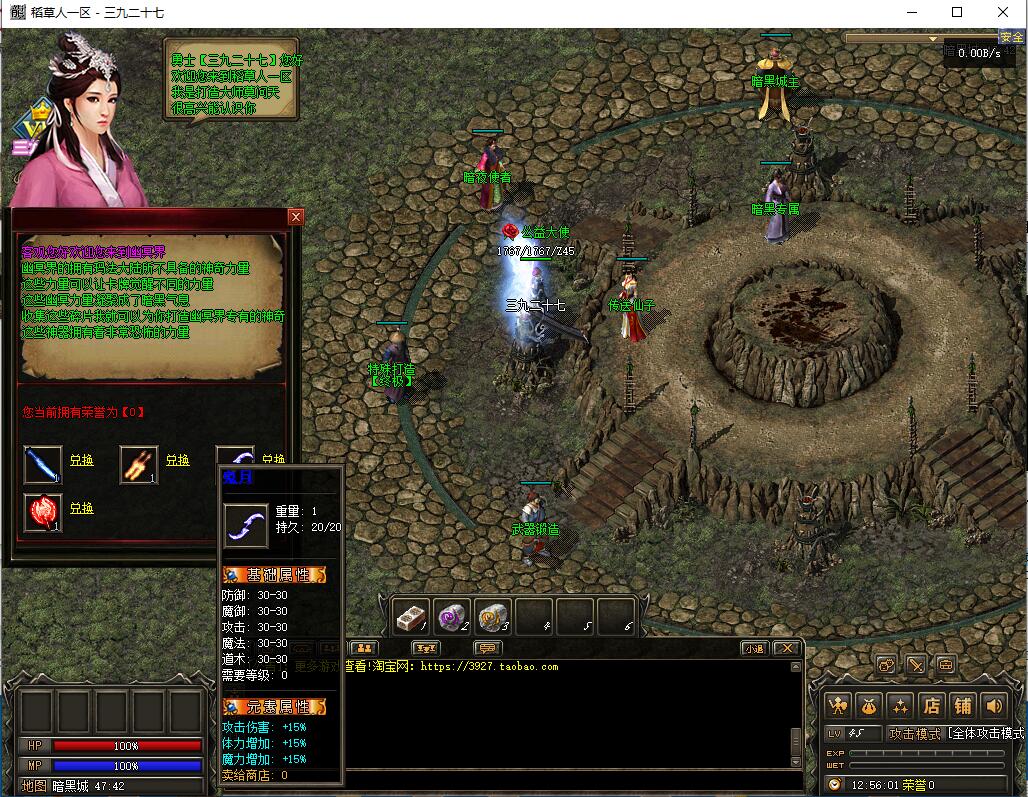Select the red flame orb item slot
Screen dimensions: 1028x797
(x=43, y=513)
